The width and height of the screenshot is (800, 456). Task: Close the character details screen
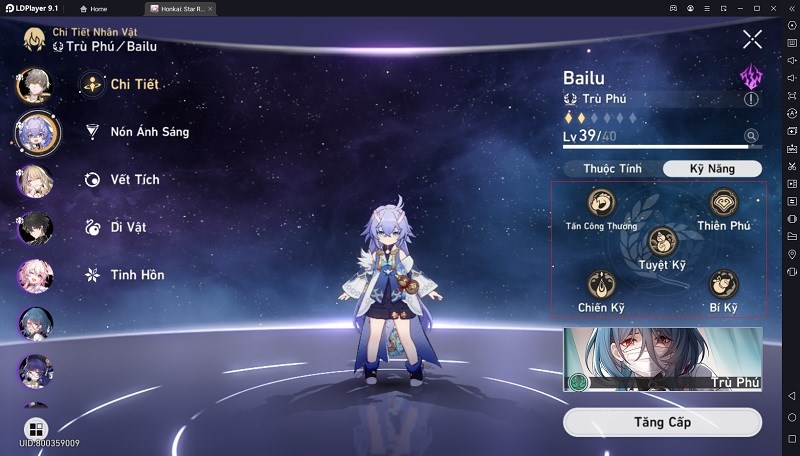pyautogui.click(x=752, y=40)
